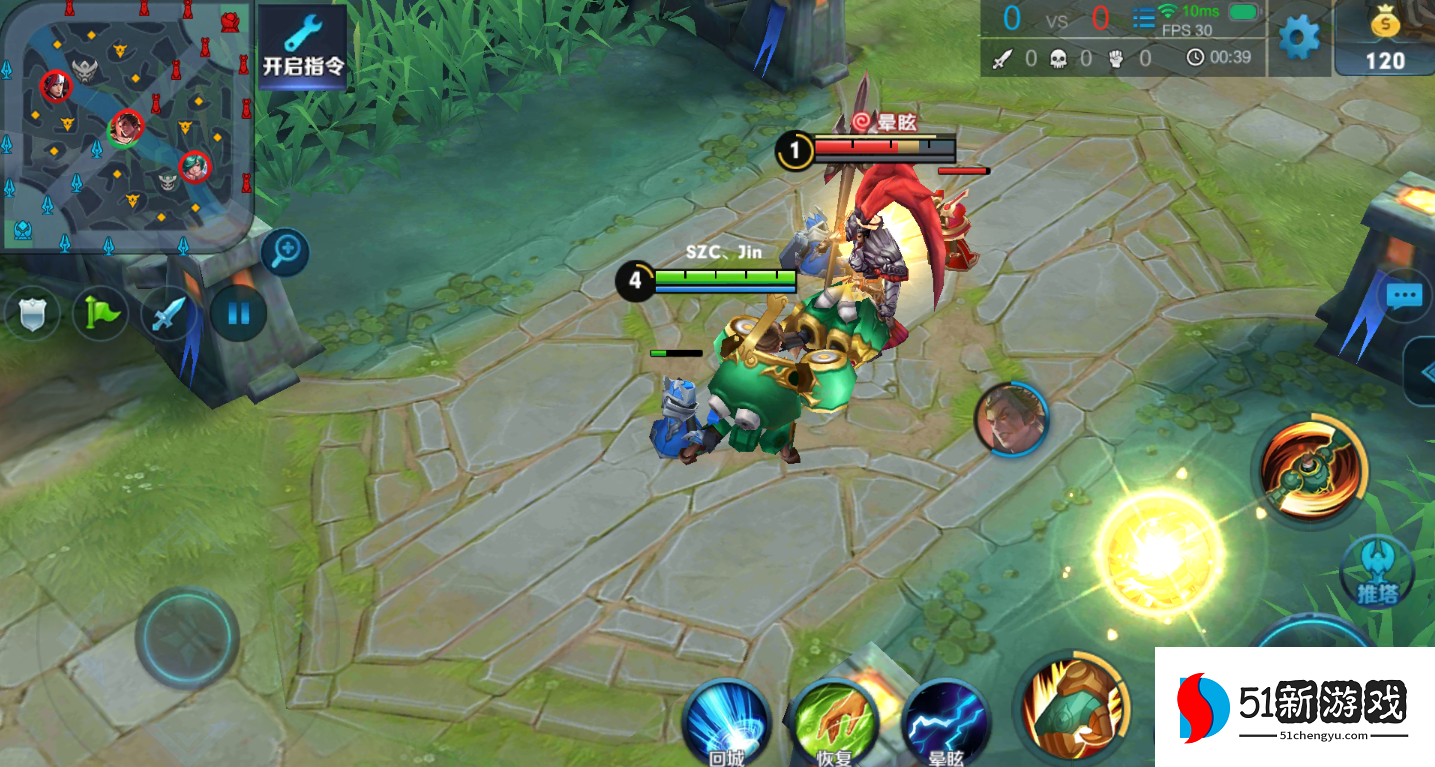This screenshot has height=767, width=1435.
Task: Open the chat speech bubble
Action: (1404, 296)
